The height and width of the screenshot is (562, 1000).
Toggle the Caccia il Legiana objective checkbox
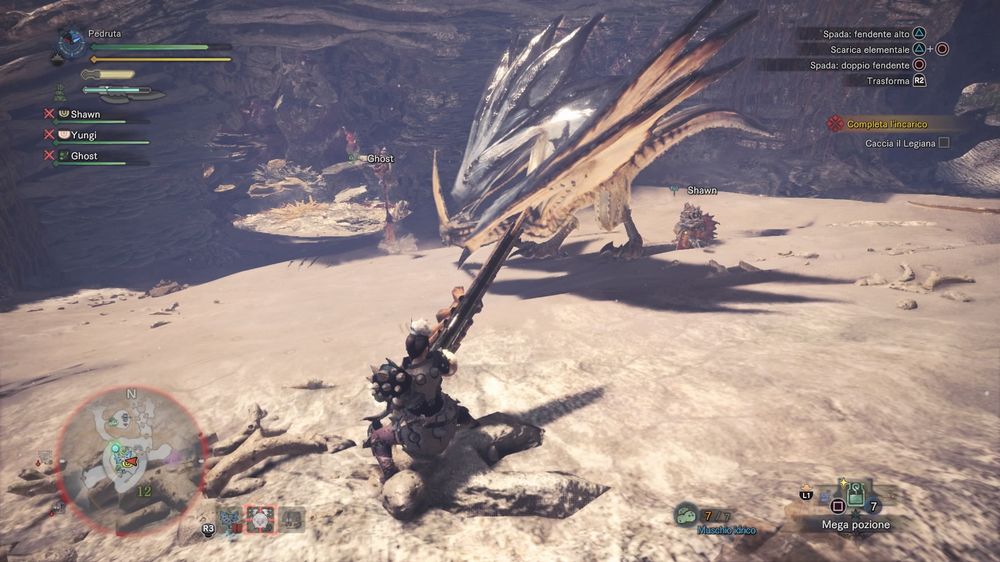tap(943, 144)
